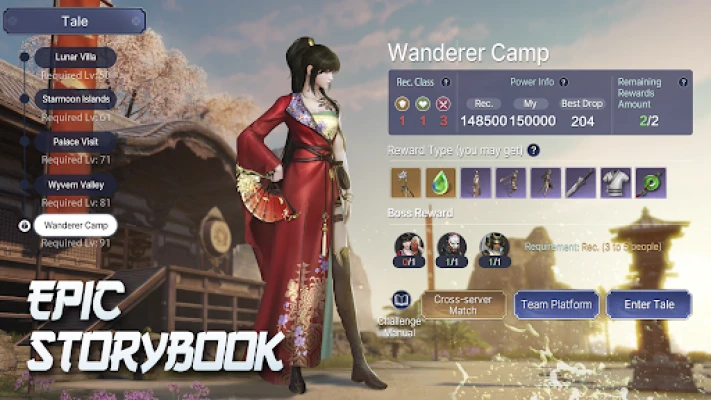Show the Reward Type help tooltip
The image size is (711, 400).
point(533,150)
